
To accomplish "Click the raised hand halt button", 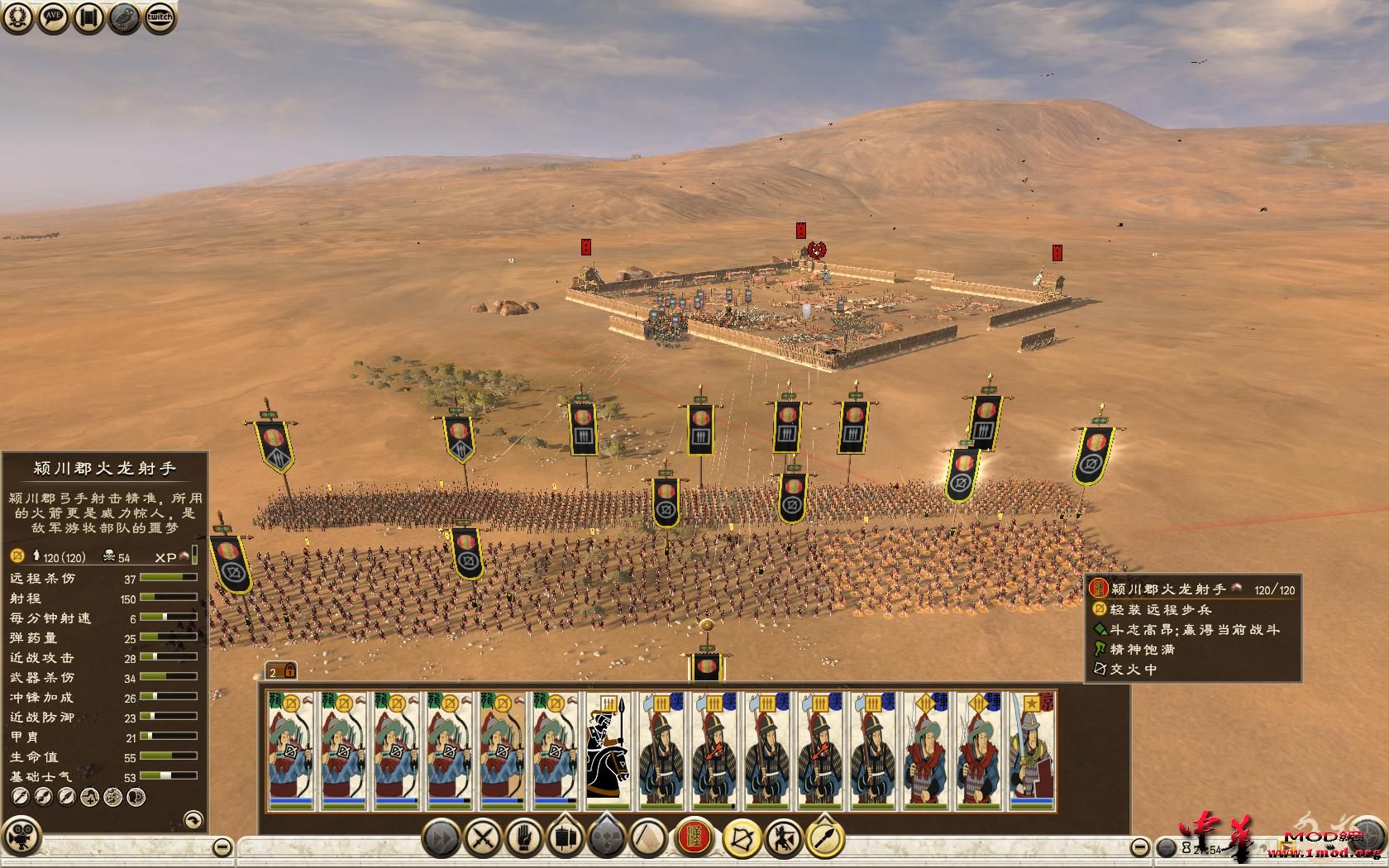I will (523, 838).
